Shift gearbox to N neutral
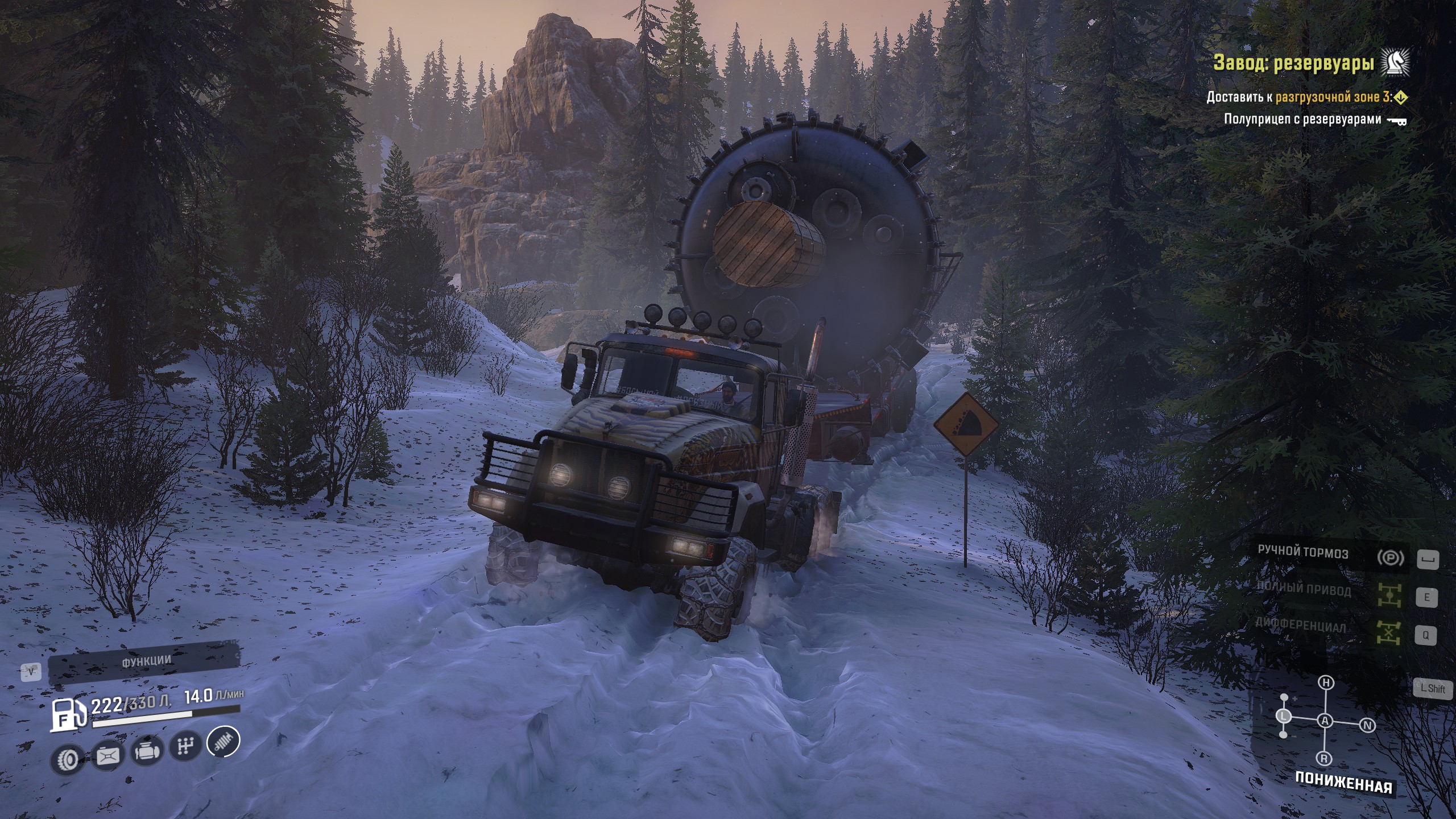Image resolution: width=1456 pixels, height=819 pixels. click(x=1368, y=725)
